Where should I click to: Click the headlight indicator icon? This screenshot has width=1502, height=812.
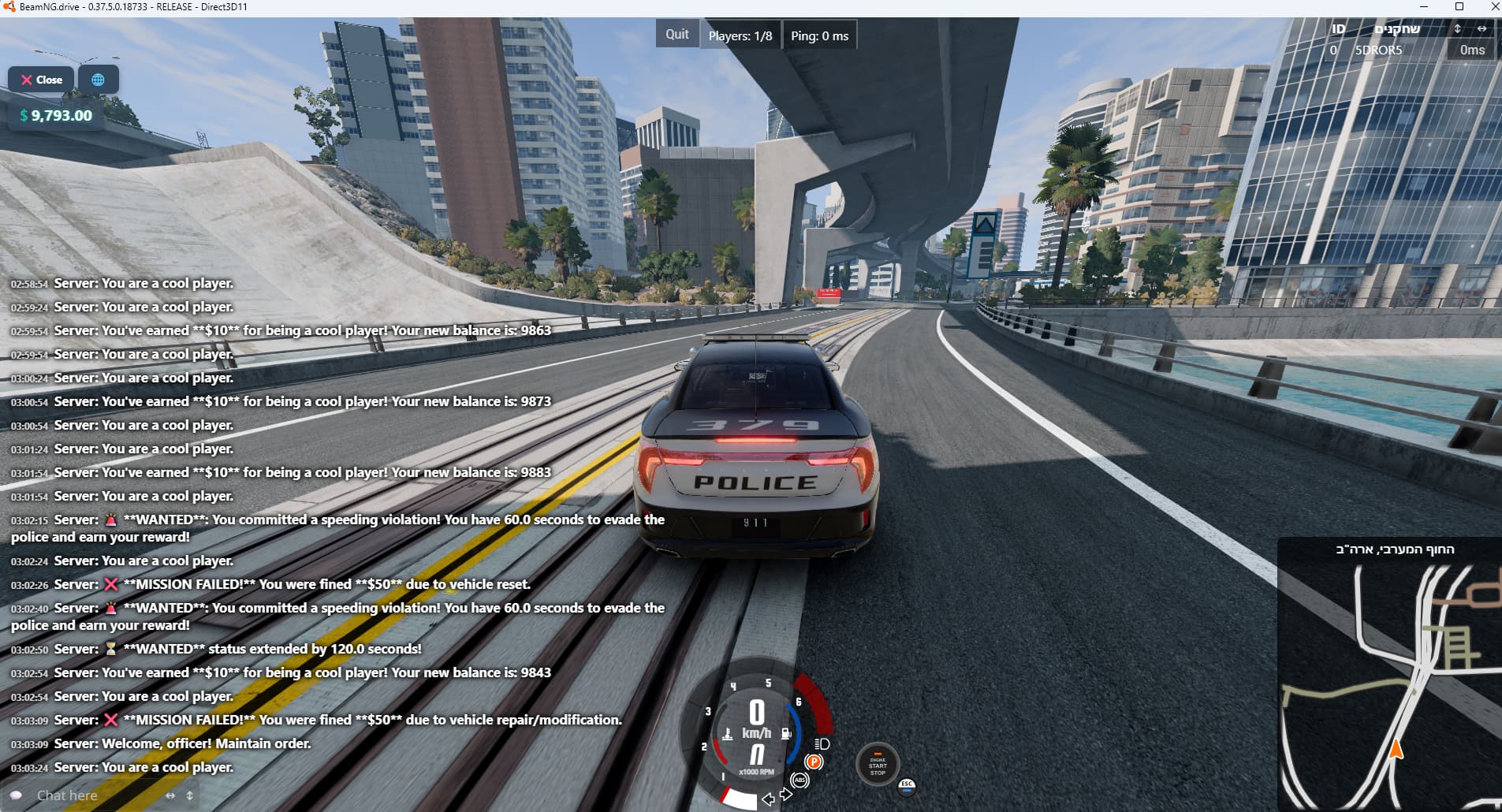(x=822, y=743)
